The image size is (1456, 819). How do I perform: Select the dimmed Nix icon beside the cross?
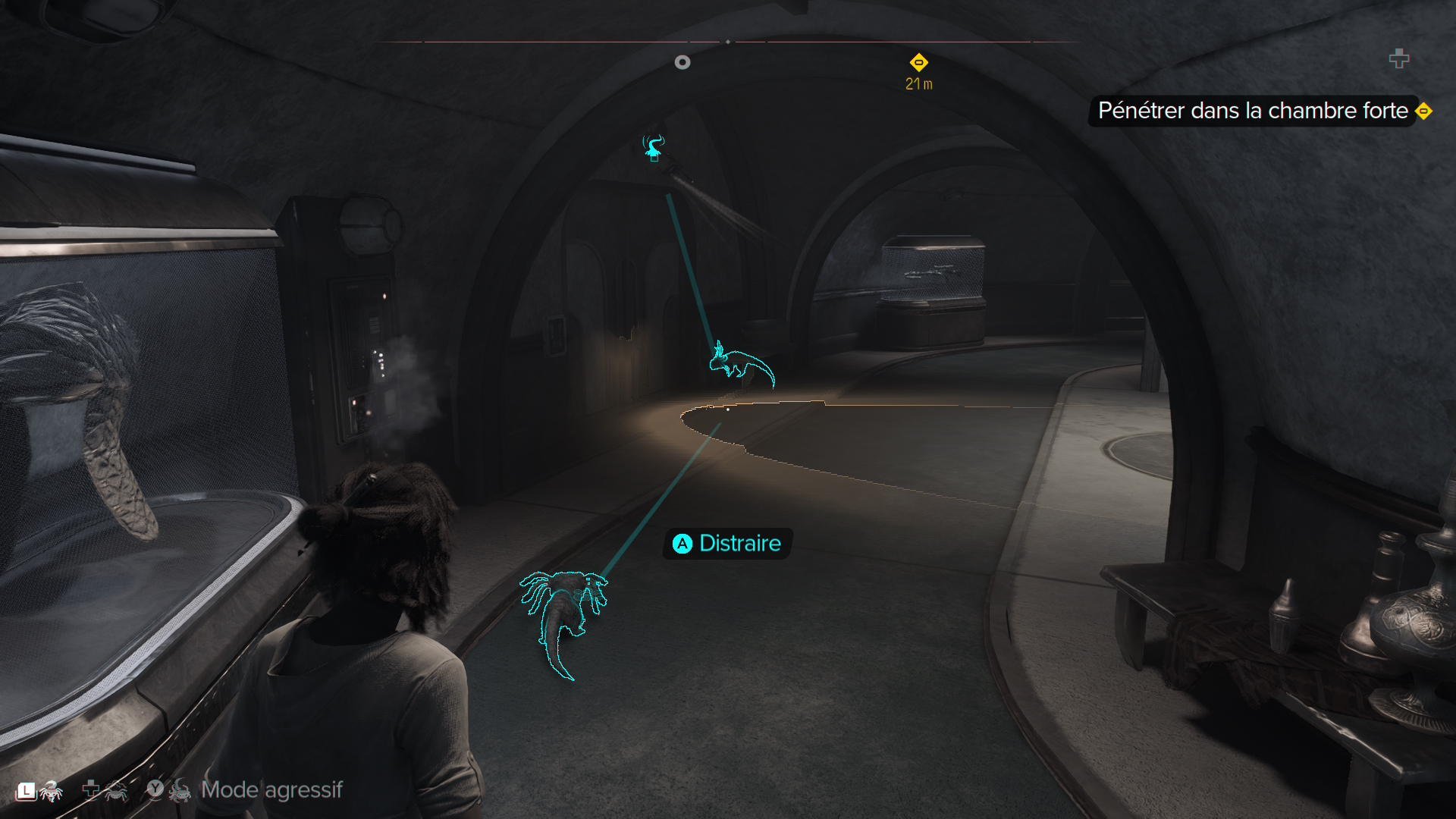pyautogui.click(x=115, y=791)
